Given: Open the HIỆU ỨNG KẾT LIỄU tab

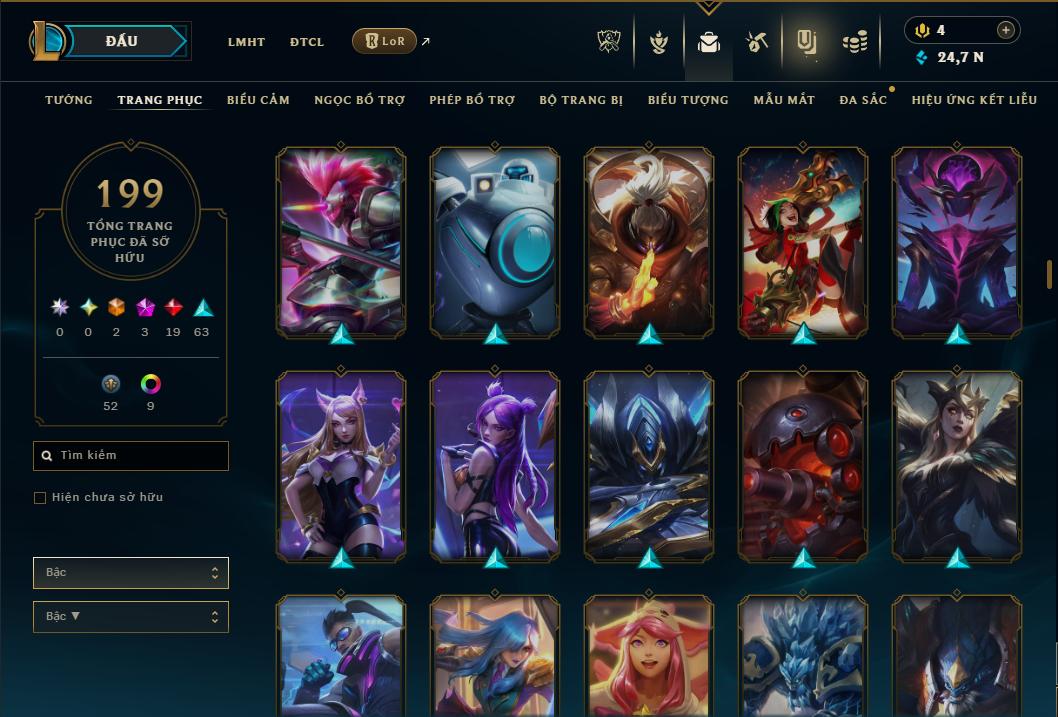Looking at the screenshot, I should tap(974, 100).
